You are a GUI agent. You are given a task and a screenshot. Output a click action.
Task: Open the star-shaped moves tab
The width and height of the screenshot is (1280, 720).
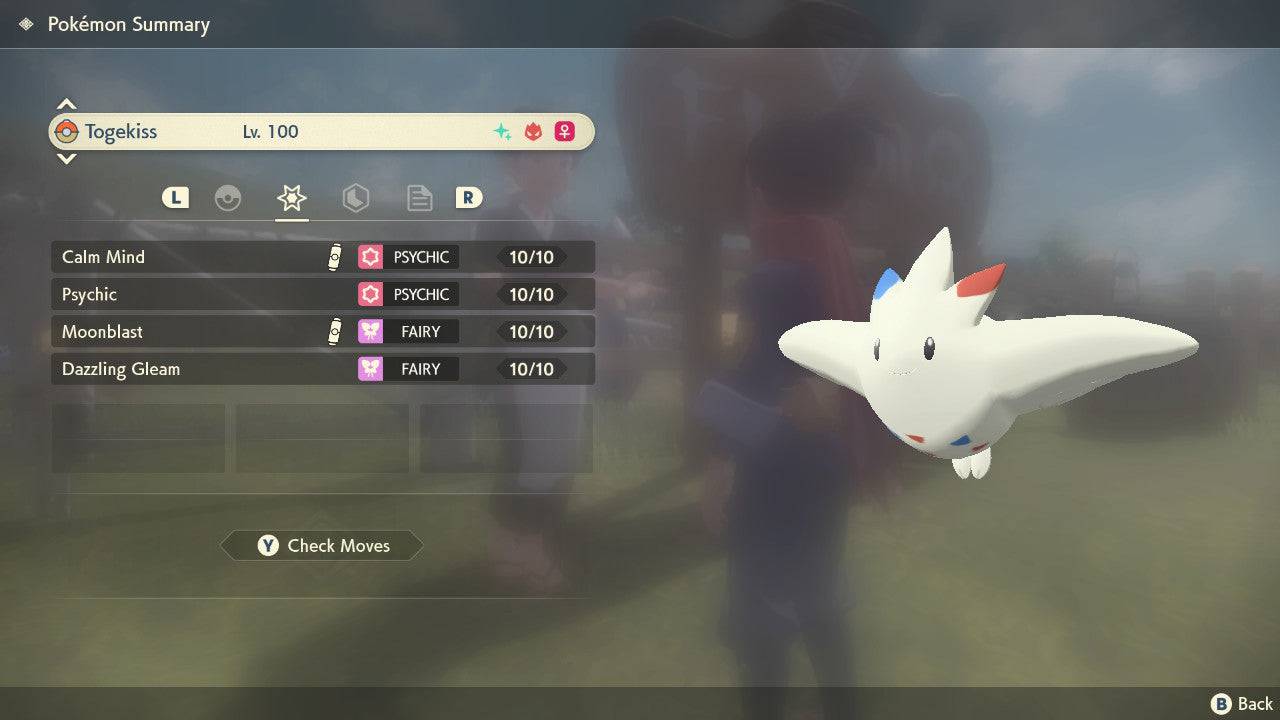click(291, 198)
